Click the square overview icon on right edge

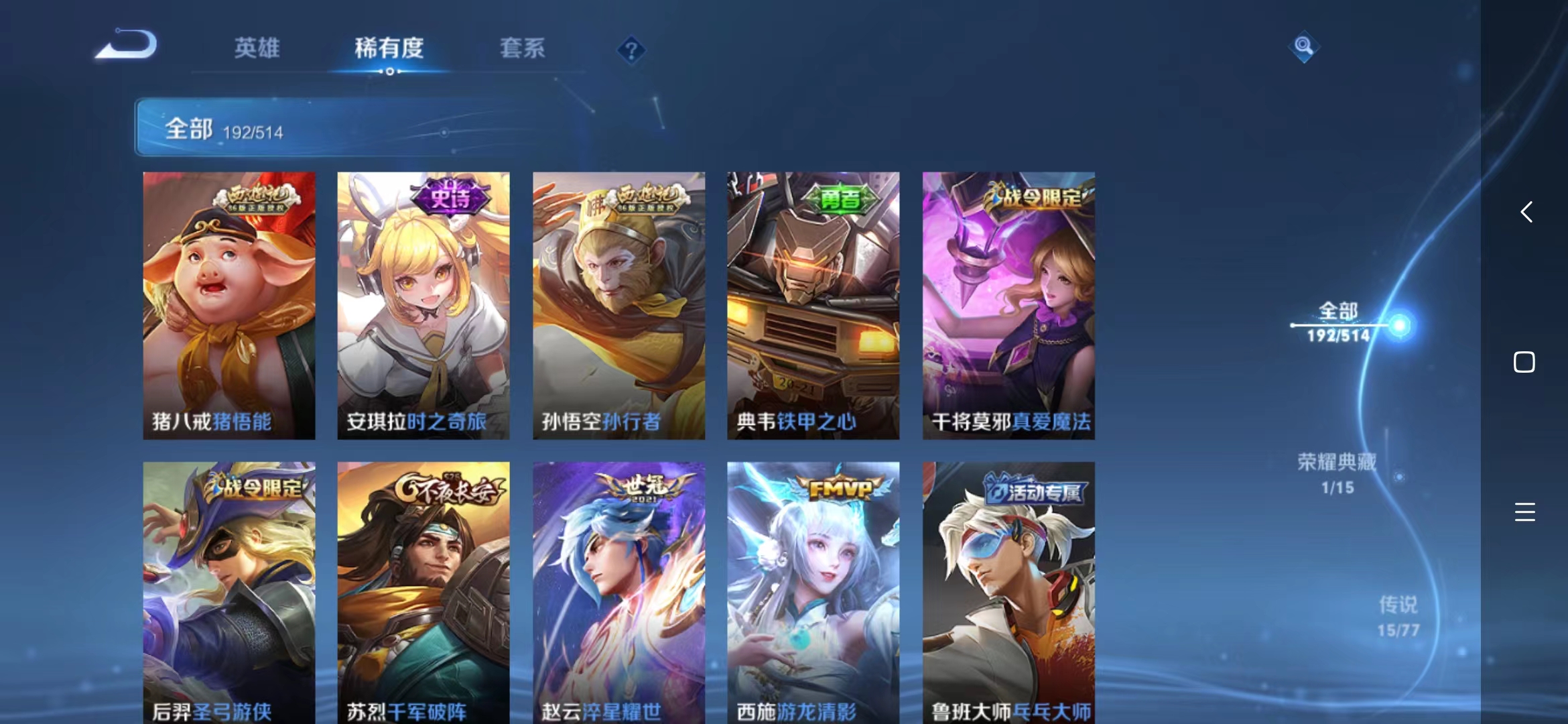(x=1525, y=361)
